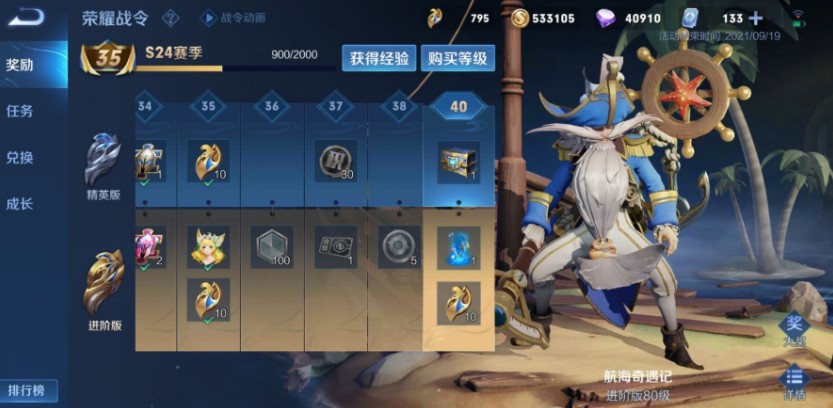This screenshot has height=408, width=833.
Task: Open the 详情 details list
Action: click(x=793, y=381)
